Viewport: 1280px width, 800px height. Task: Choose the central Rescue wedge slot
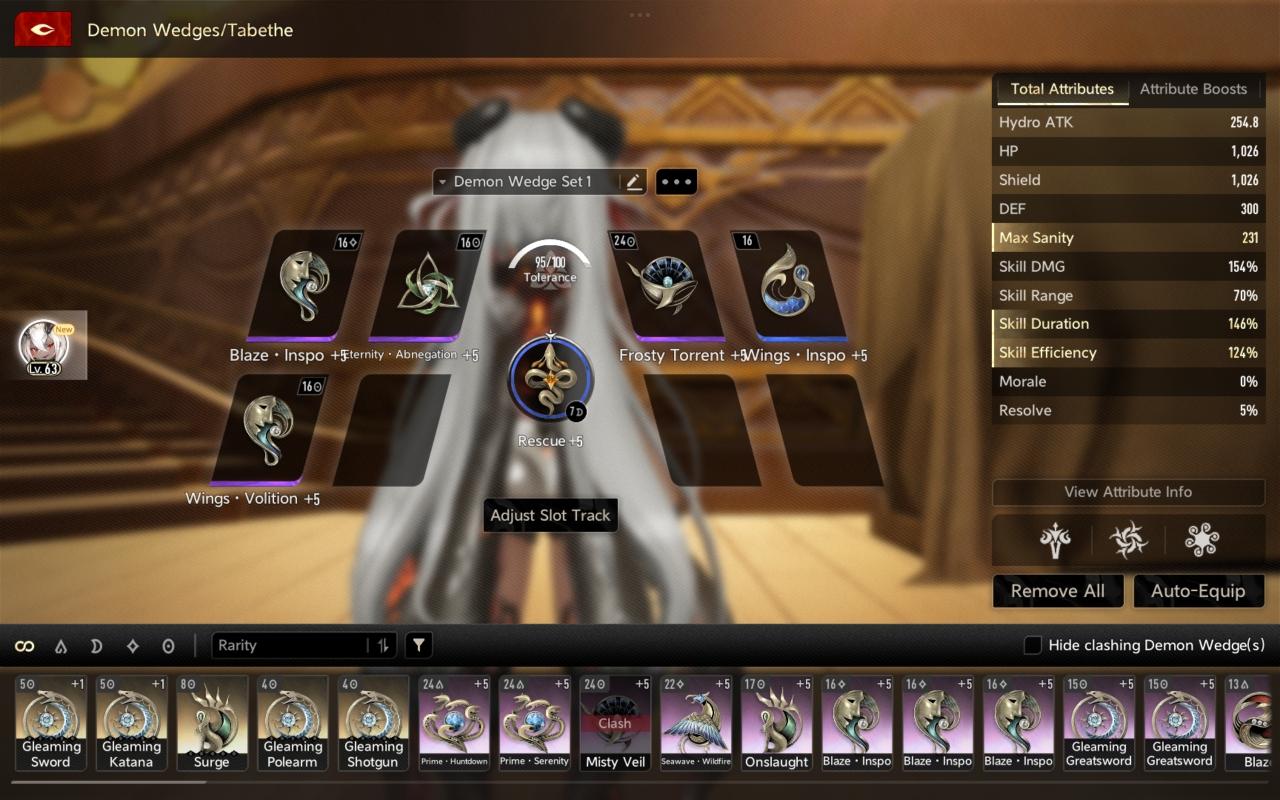click(550, 382)
